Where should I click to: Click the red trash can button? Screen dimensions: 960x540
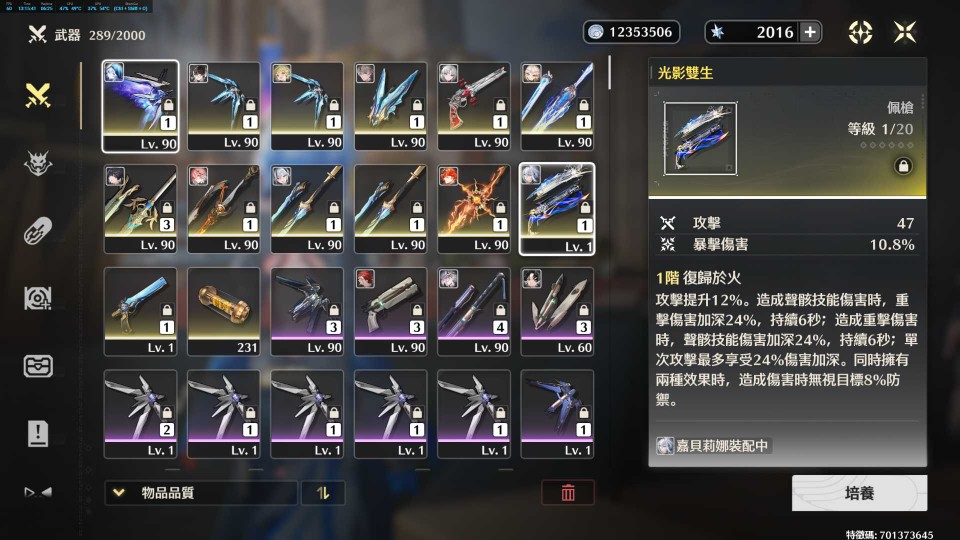point(568,492)
